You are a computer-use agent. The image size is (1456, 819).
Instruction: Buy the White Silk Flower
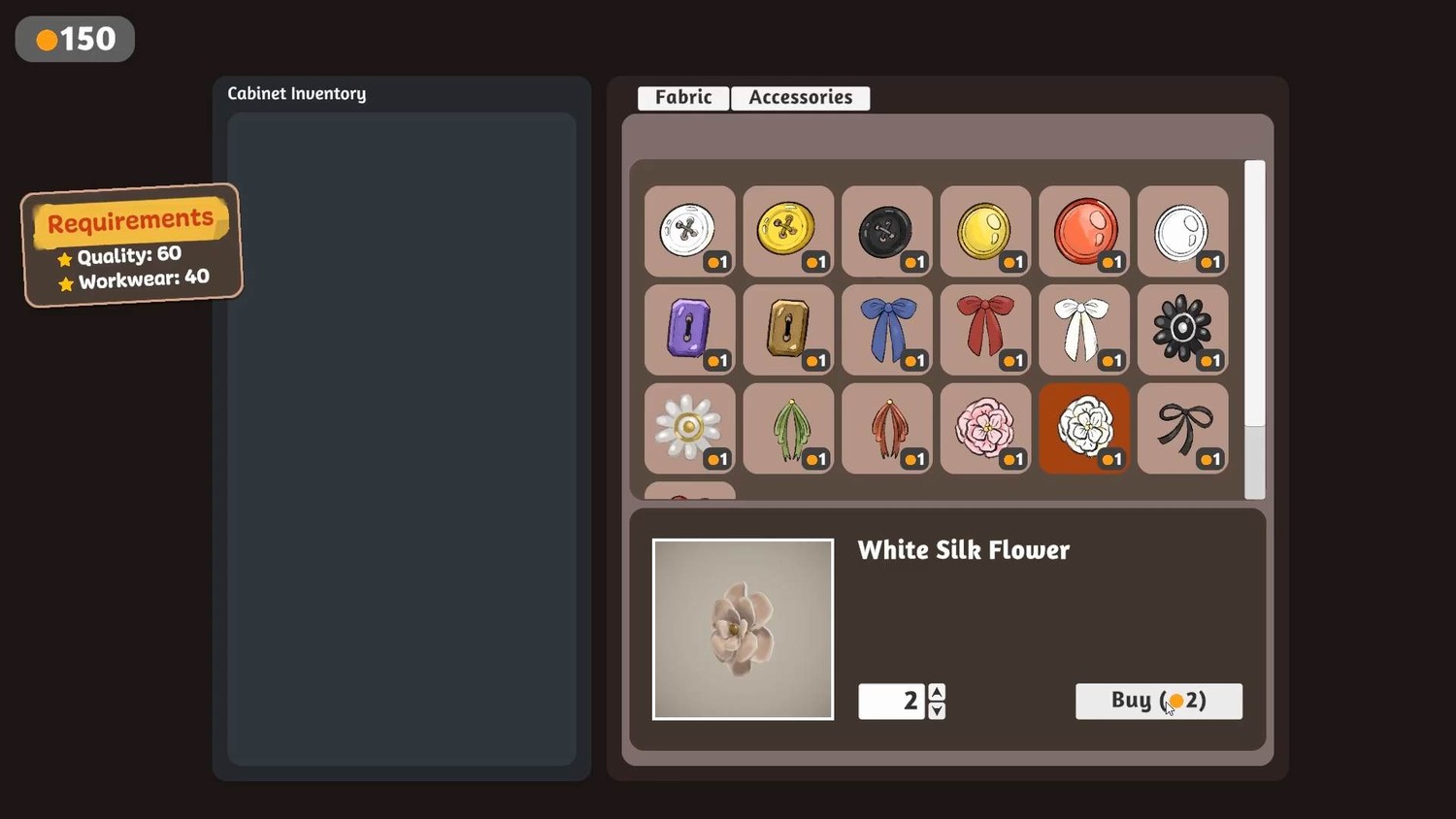coord(1158,701)
